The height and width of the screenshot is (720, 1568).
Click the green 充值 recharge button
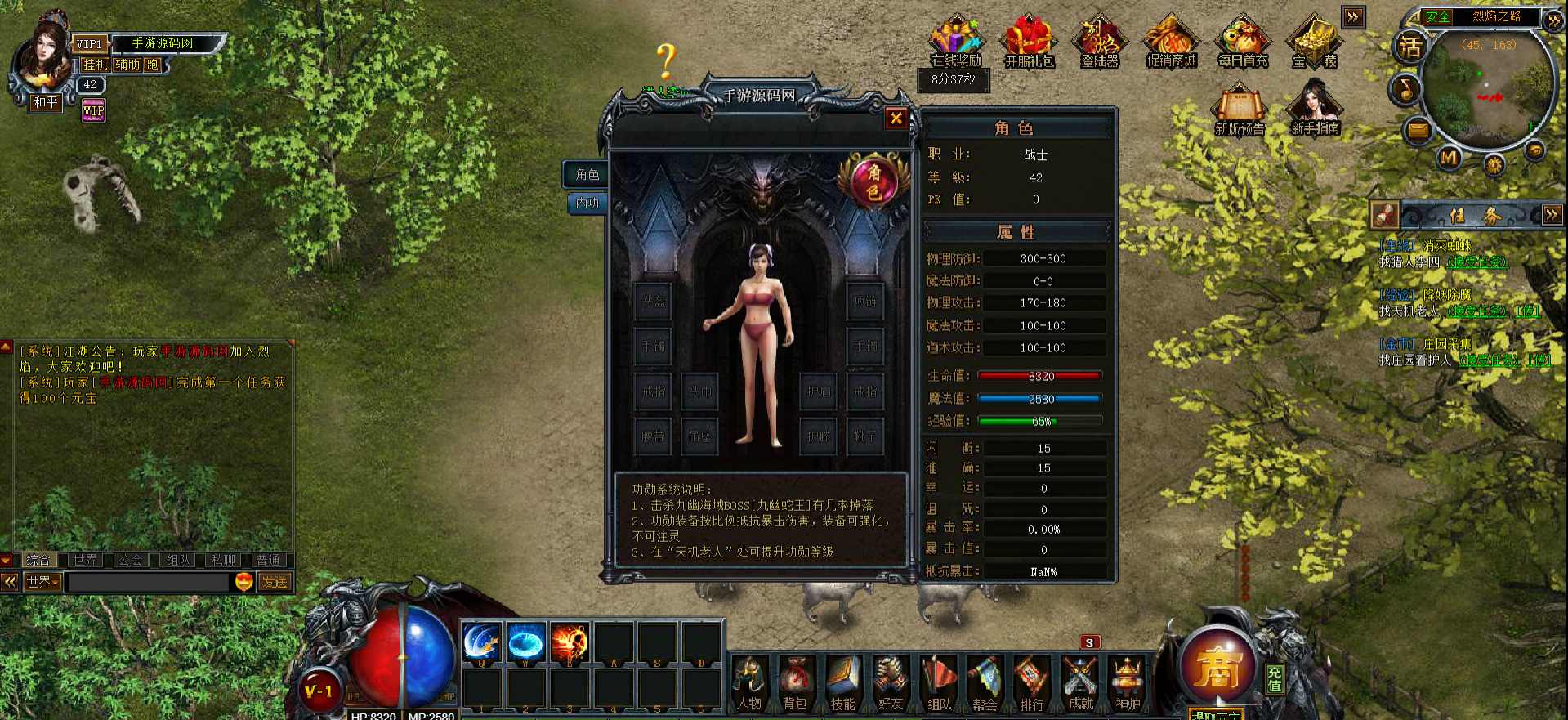1275,678
